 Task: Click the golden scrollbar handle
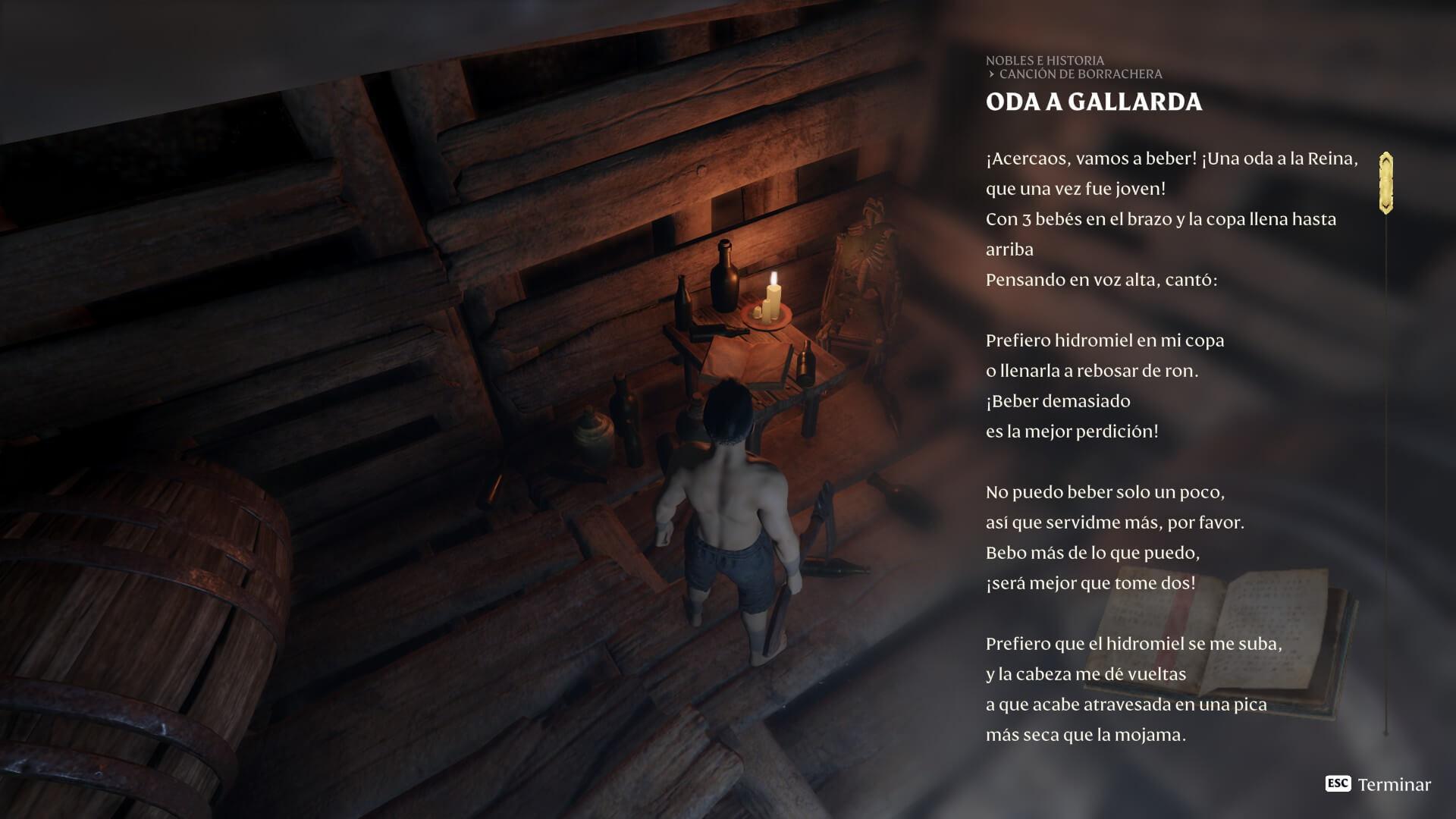1385,183
